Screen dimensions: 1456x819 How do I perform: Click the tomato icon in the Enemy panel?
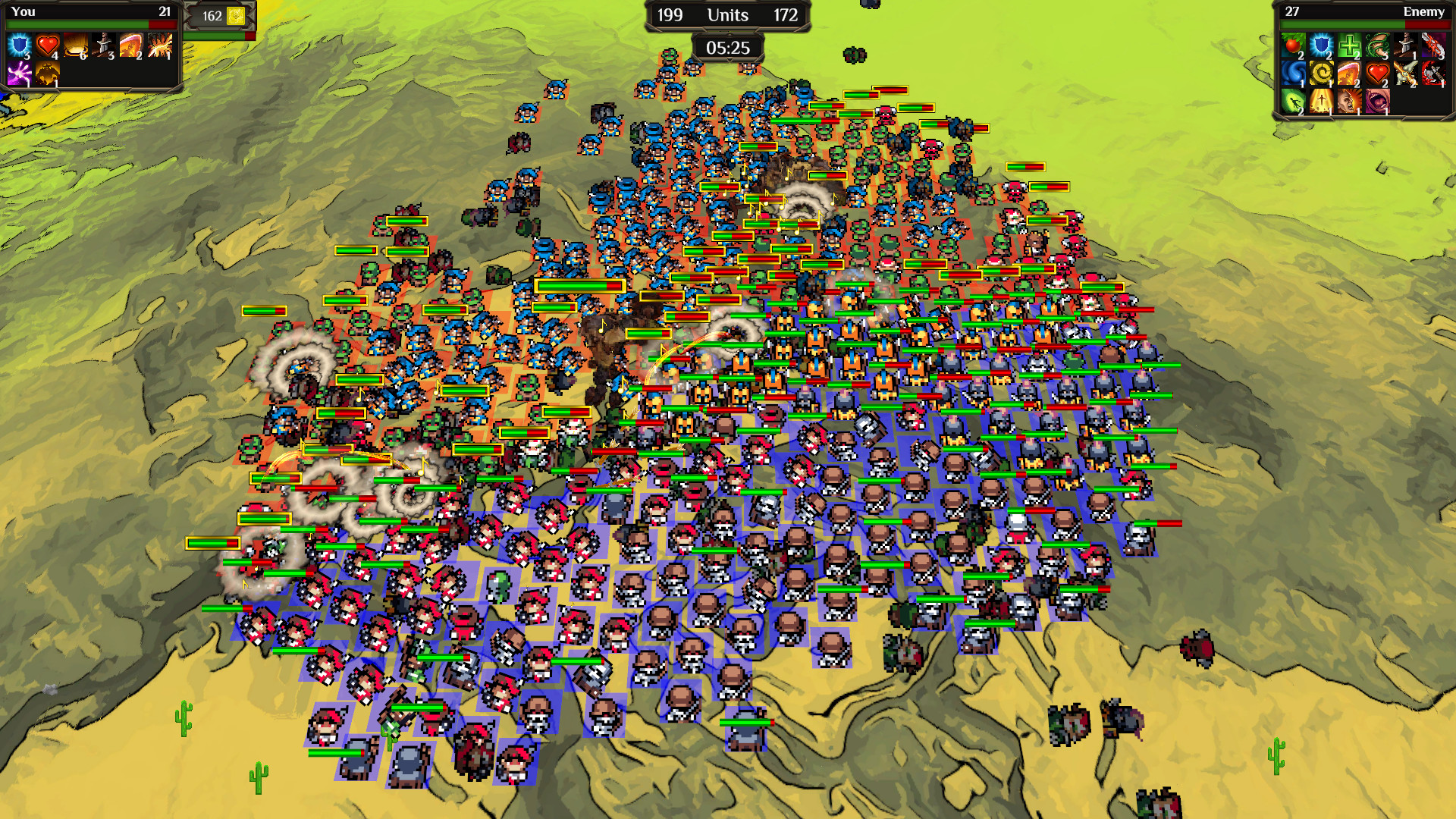coord(1294,45)
